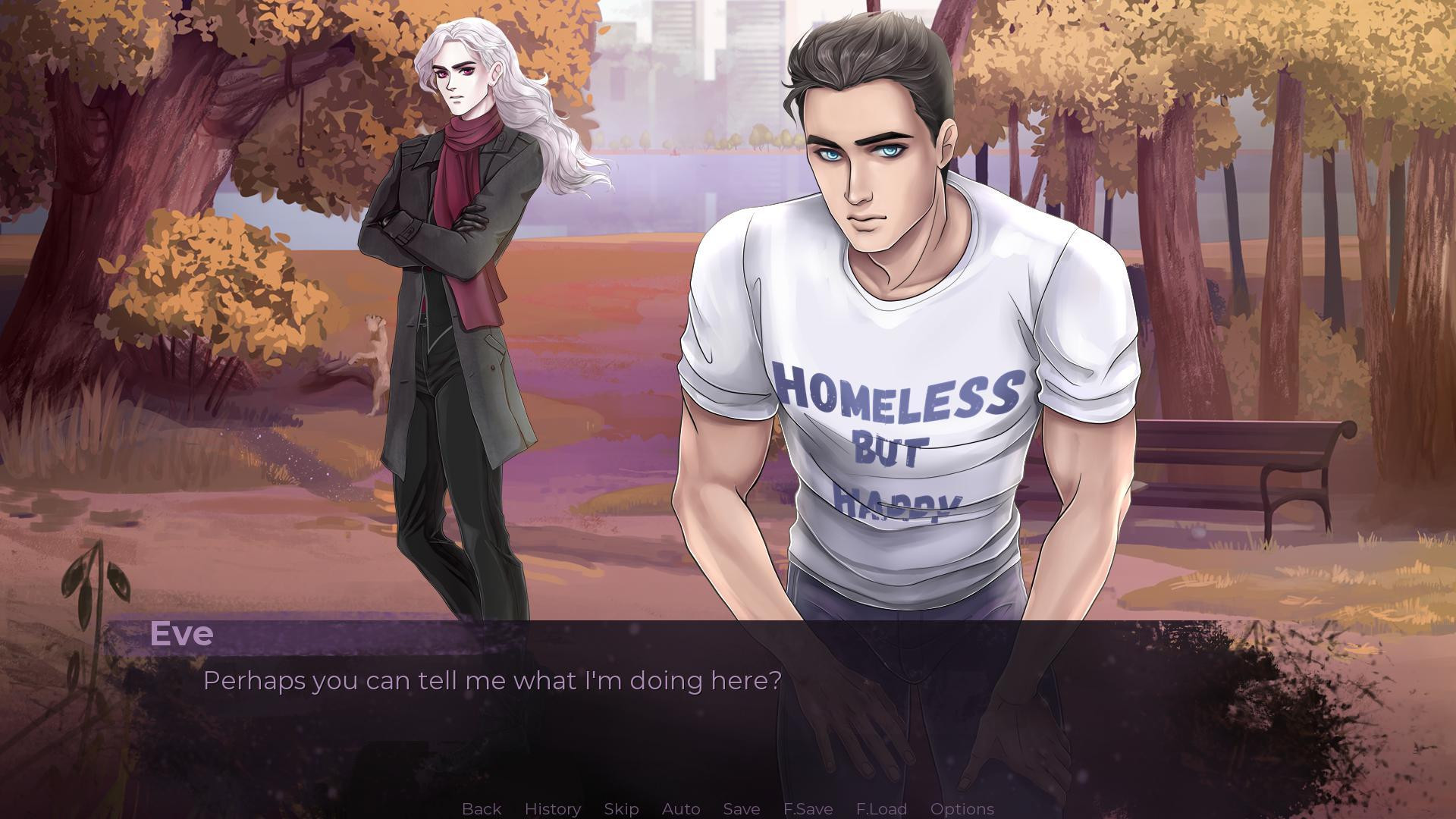Open the Options menu
1456x819 pixels.
coord(962,808)
